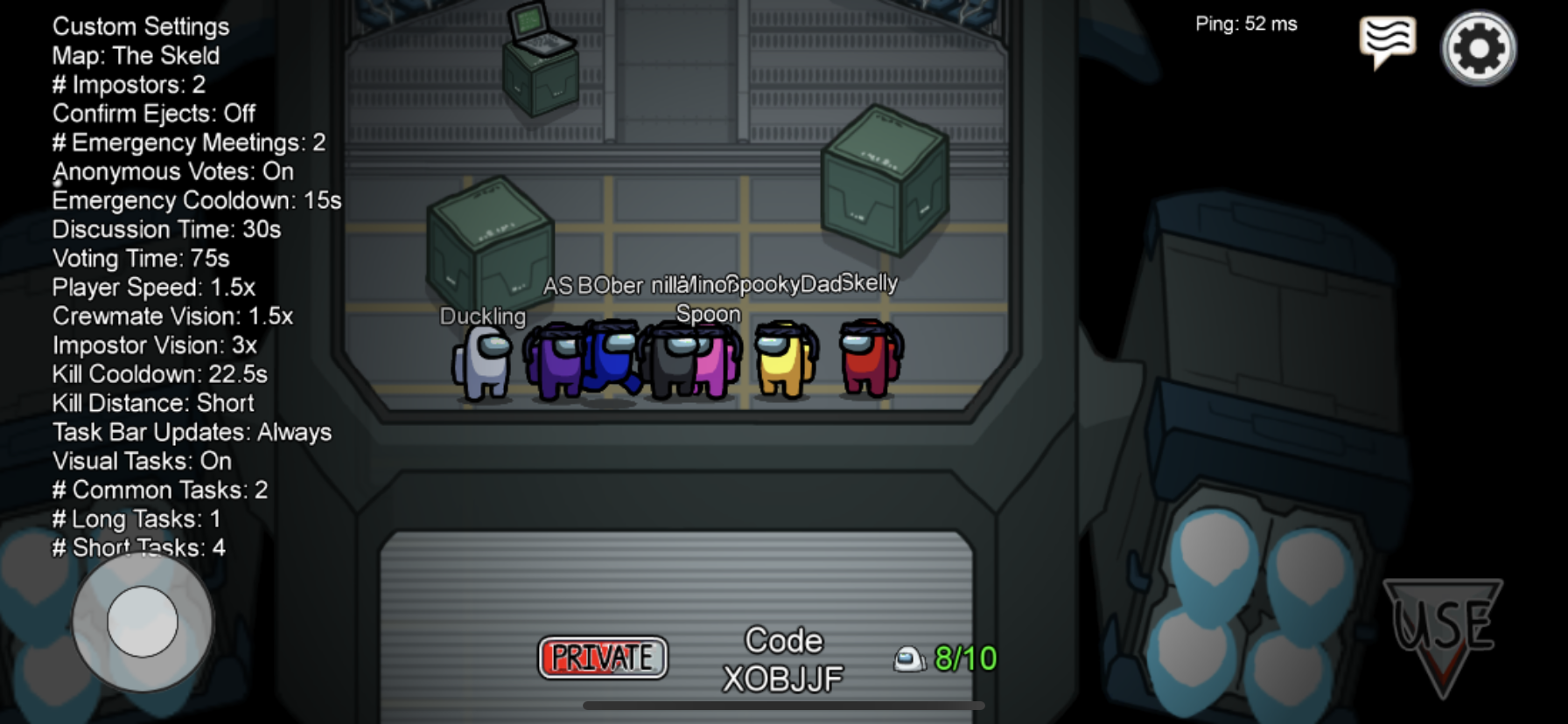Tap the virtual joystick knob

[x=142, y=622]
